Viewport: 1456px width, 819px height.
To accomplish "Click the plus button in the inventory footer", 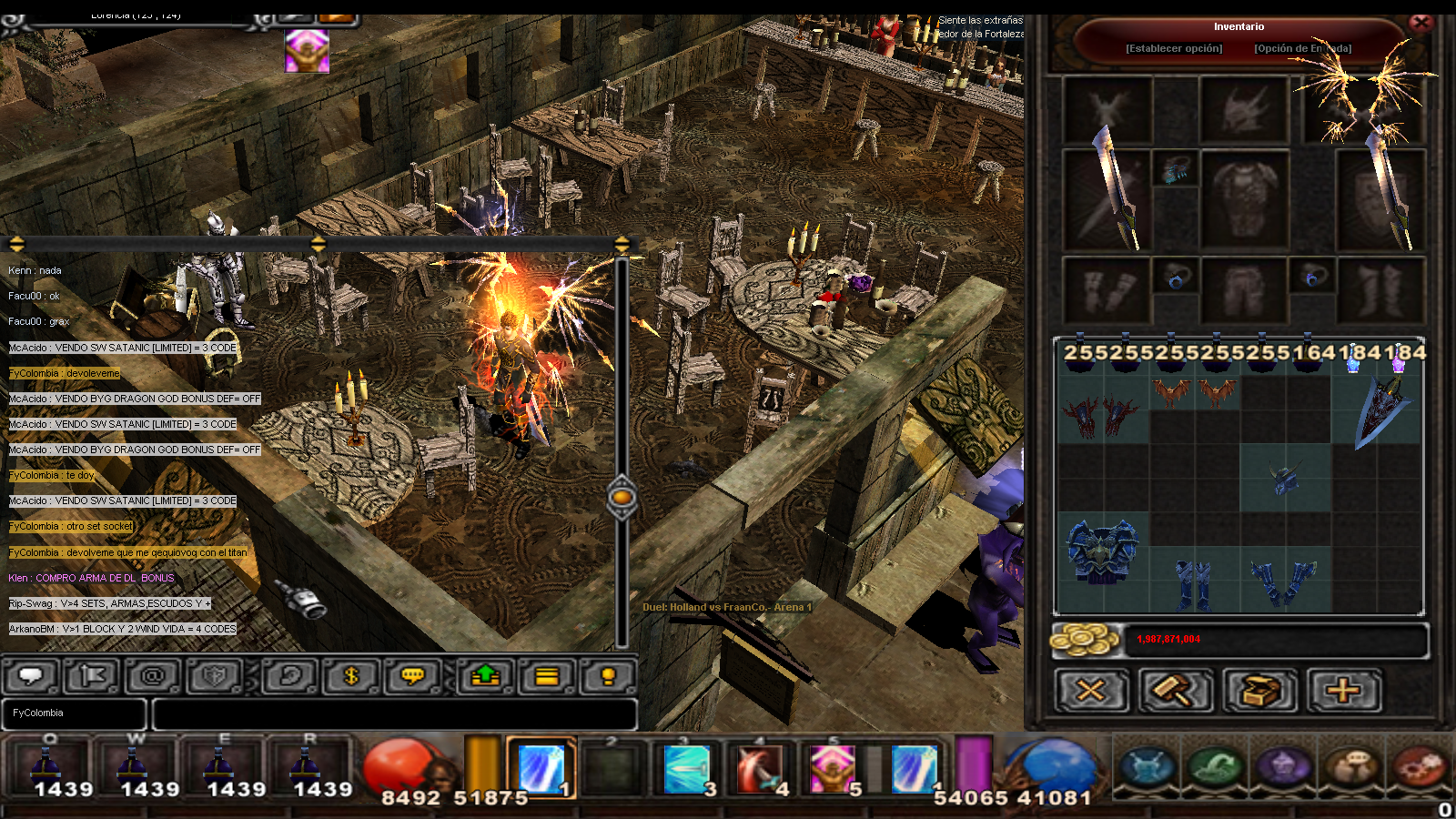I will (x=1343, y=691).
